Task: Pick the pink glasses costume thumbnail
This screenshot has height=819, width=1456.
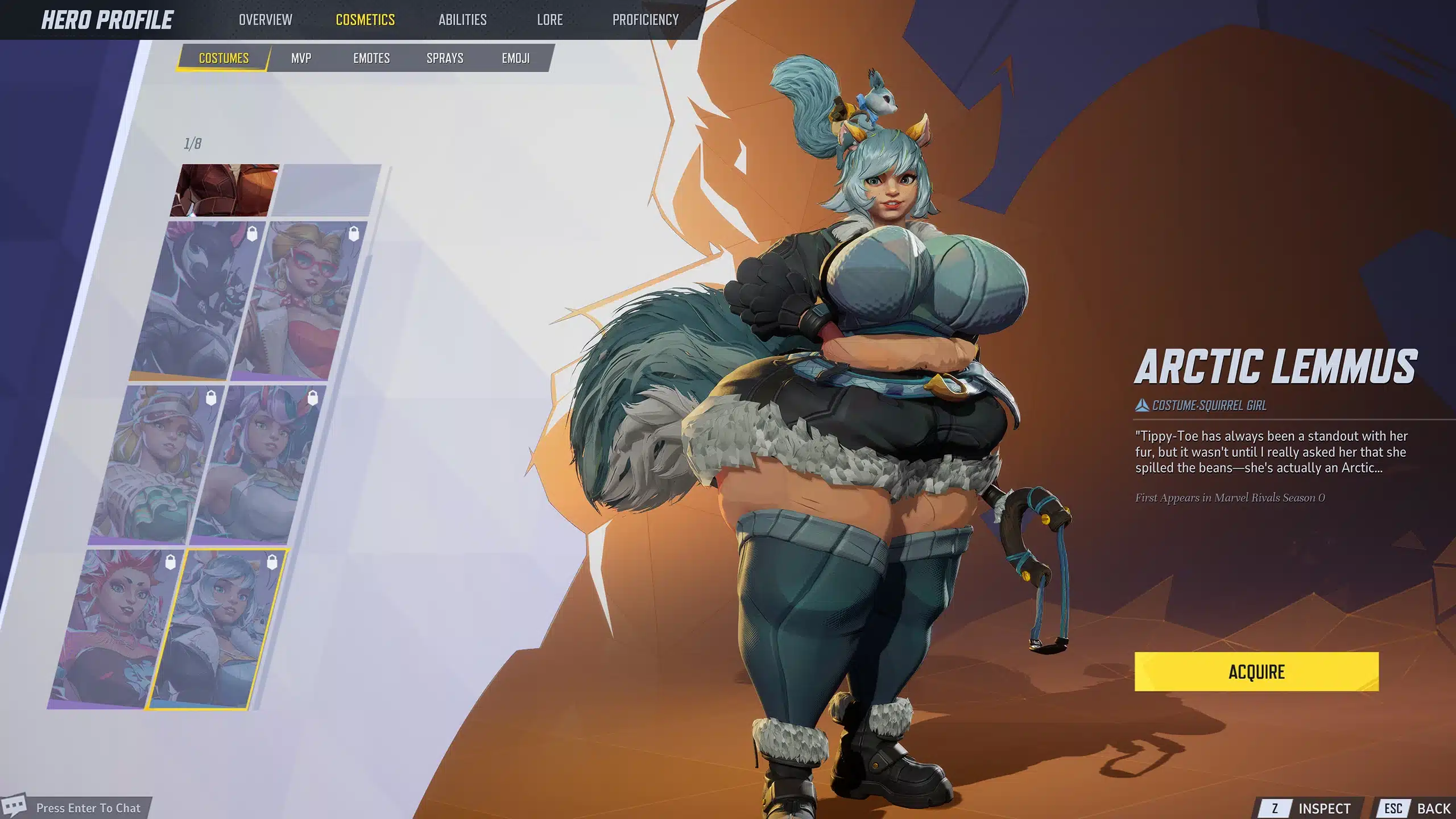Action: pyautogui.click(x=300, y=300)
